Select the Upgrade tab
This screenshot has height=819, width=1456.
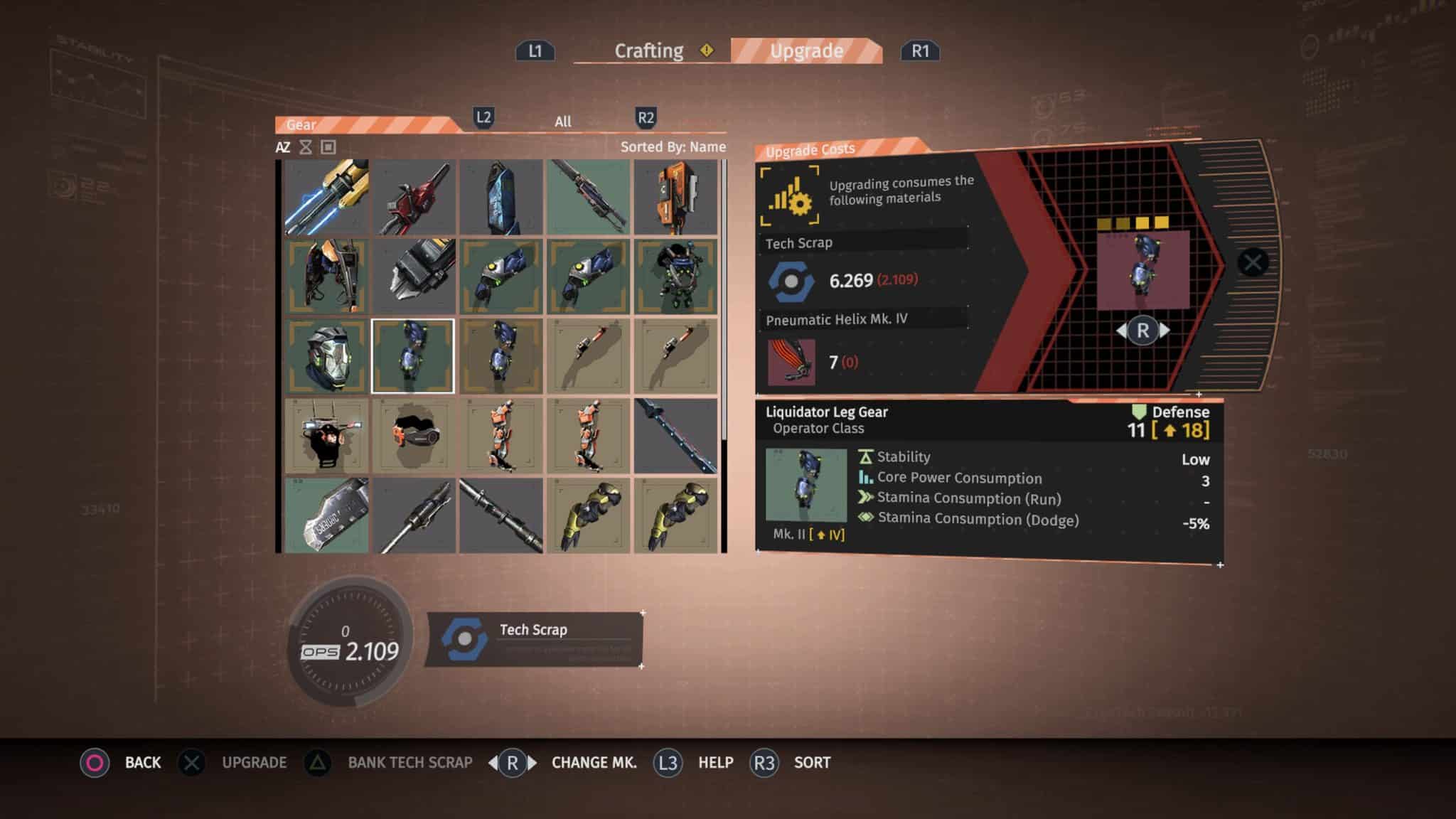[806, 51]
